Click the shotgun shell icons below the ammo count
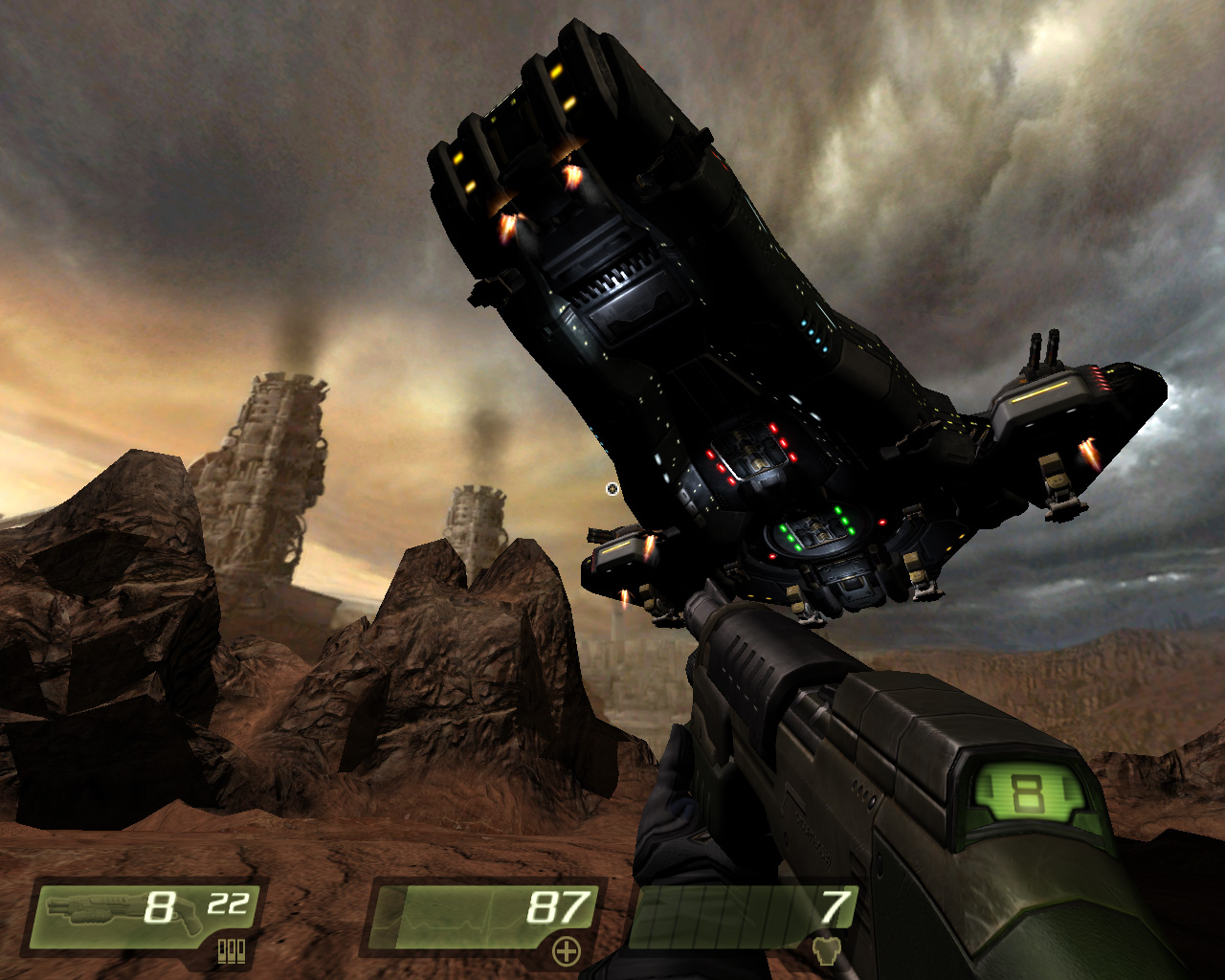 coord(233,952)
